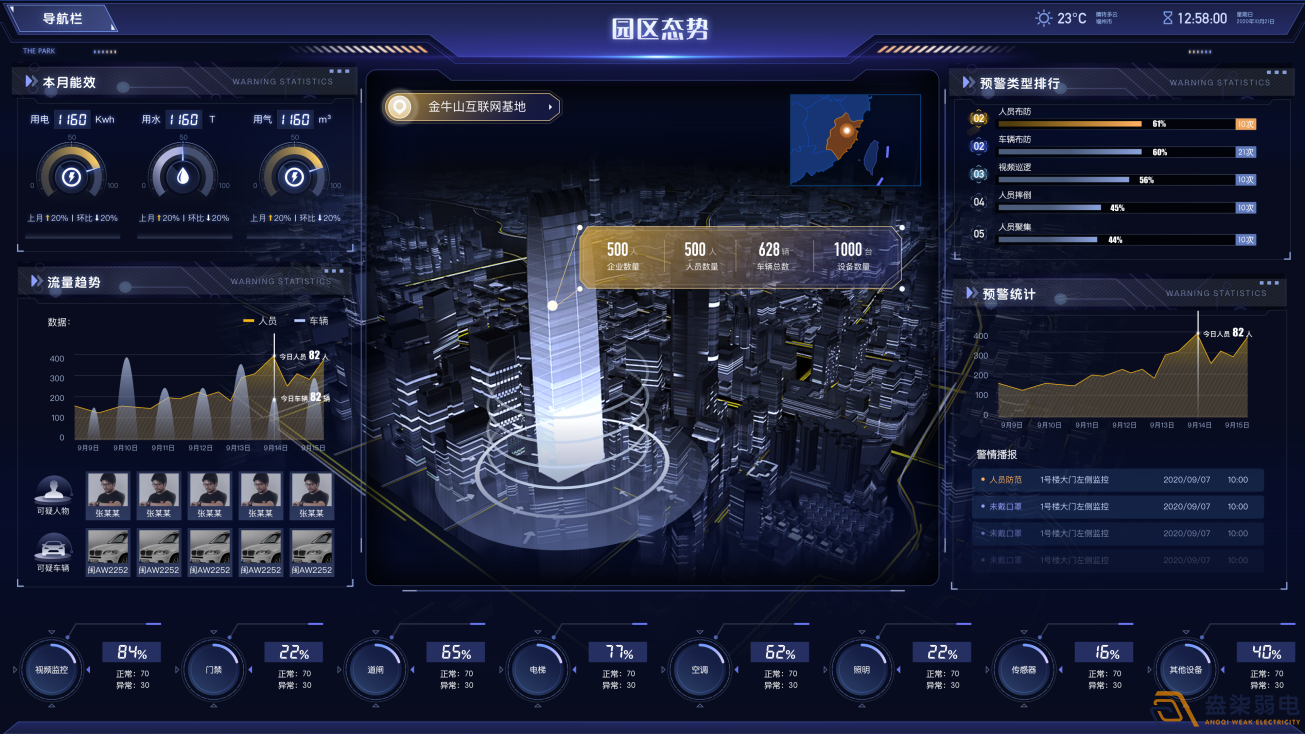Toggle the 车辆 legend entry
Screen dimensions: 1305x734
(311, 321)
